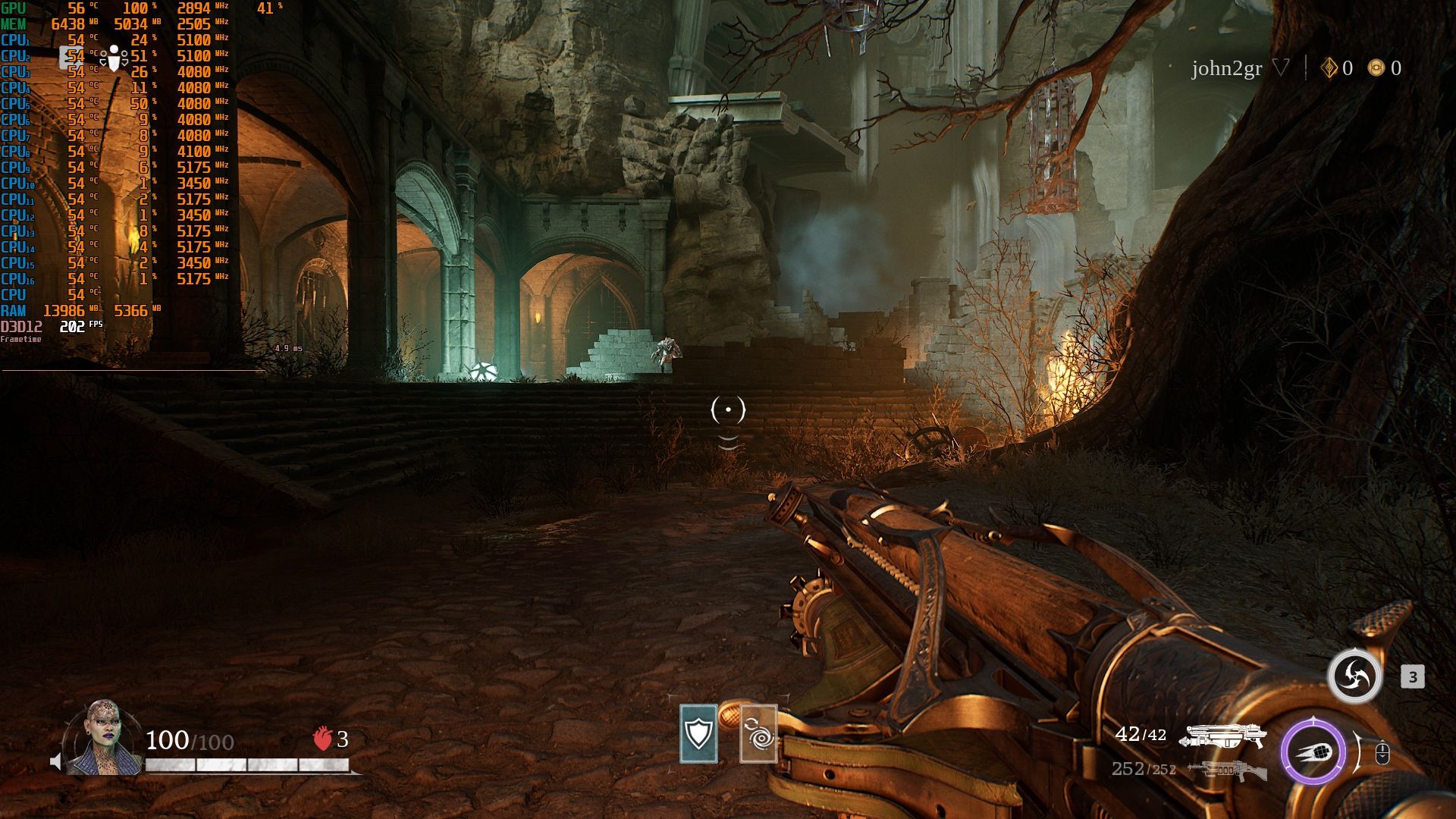The image size is (1456, 819).
Task: Select the swirling vortex tarot card
Action: (x=758, y=733)
